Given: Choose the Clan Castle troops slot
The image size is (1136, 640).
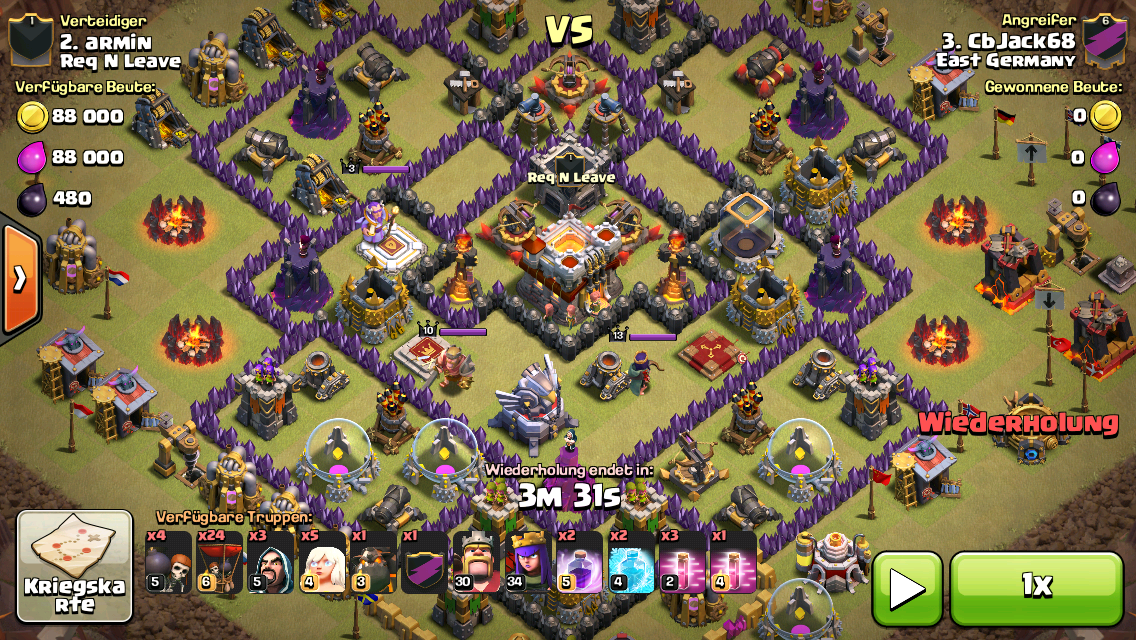Looking at the screenshot, I should (x=425, y=563).
